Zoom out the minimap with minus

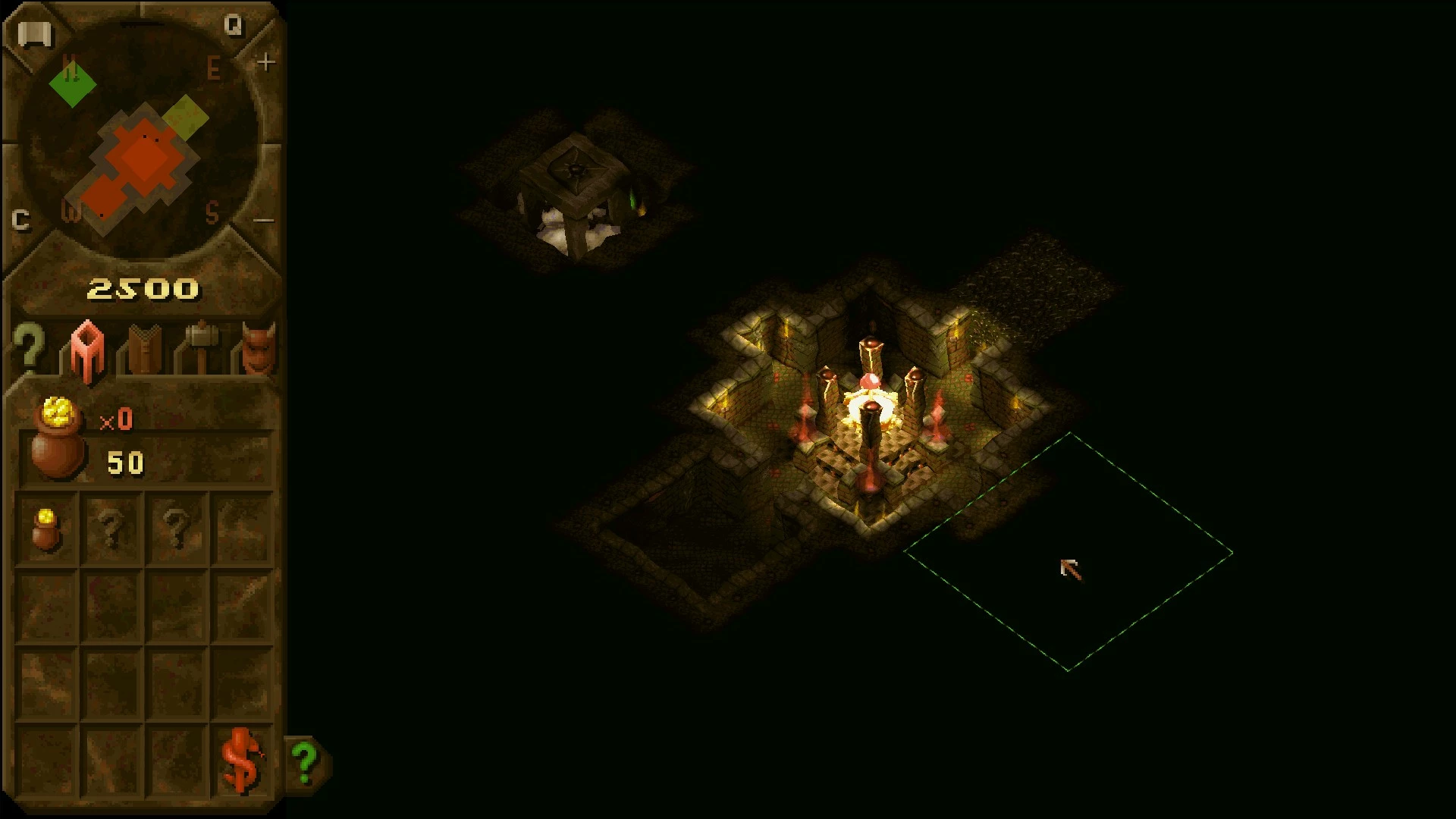coord(264,221)
